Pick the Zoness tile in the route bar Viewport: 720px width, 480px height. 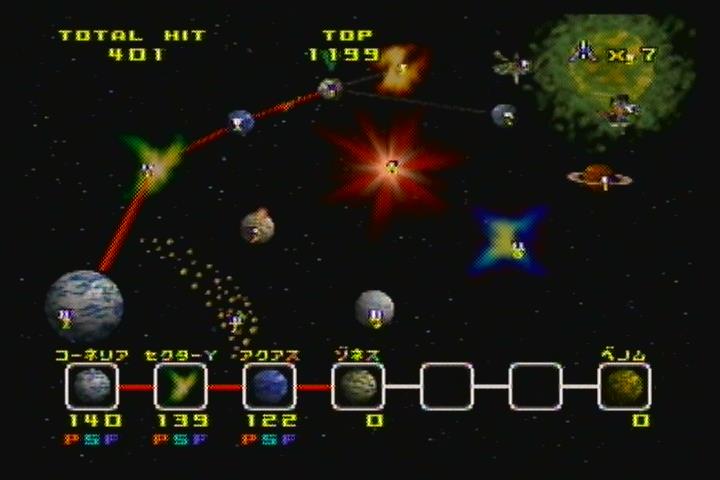(x=358, y=386)
